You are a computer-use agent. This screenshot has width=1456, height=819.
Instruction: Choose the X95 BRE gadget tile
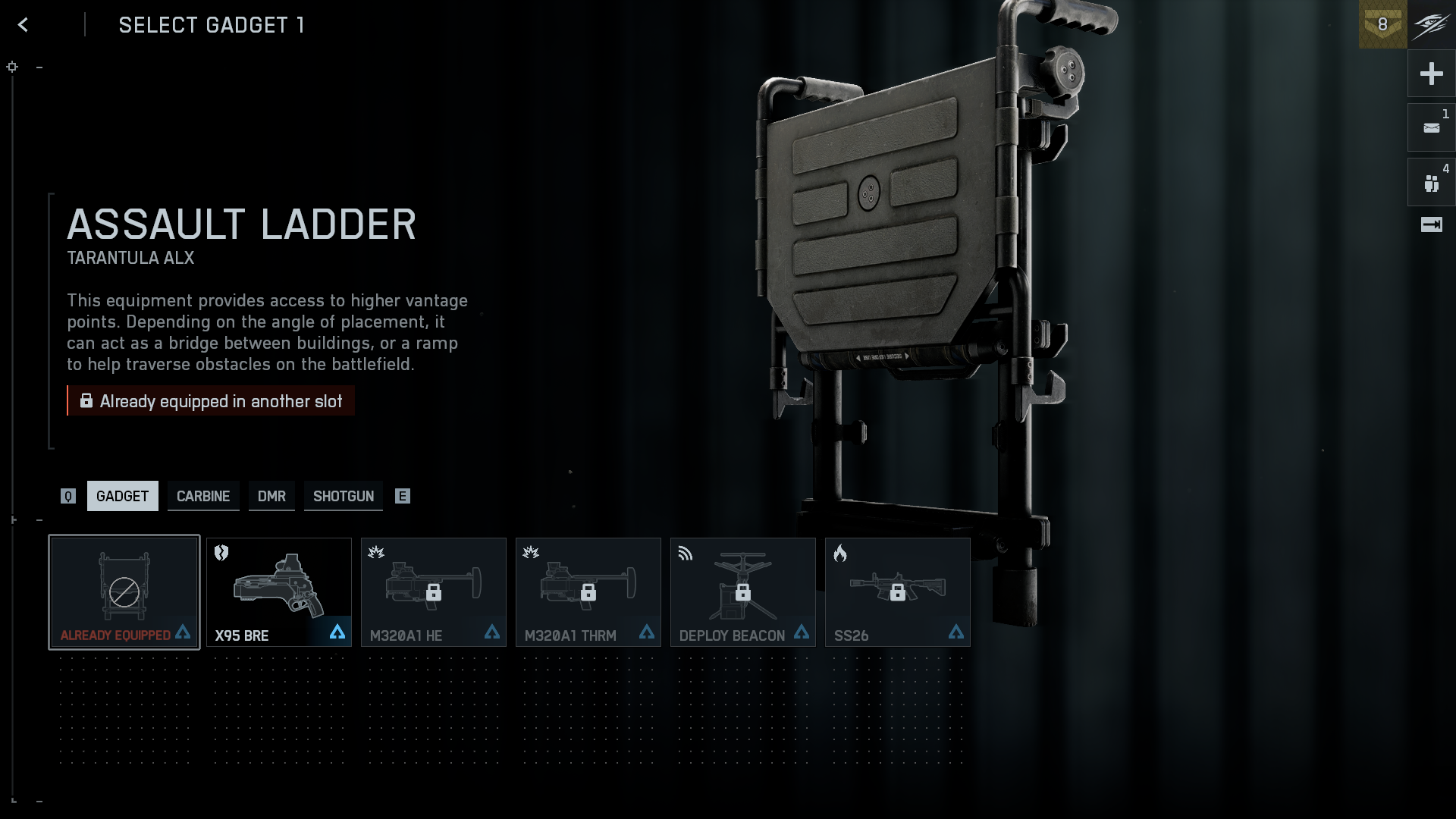[279, 592]
